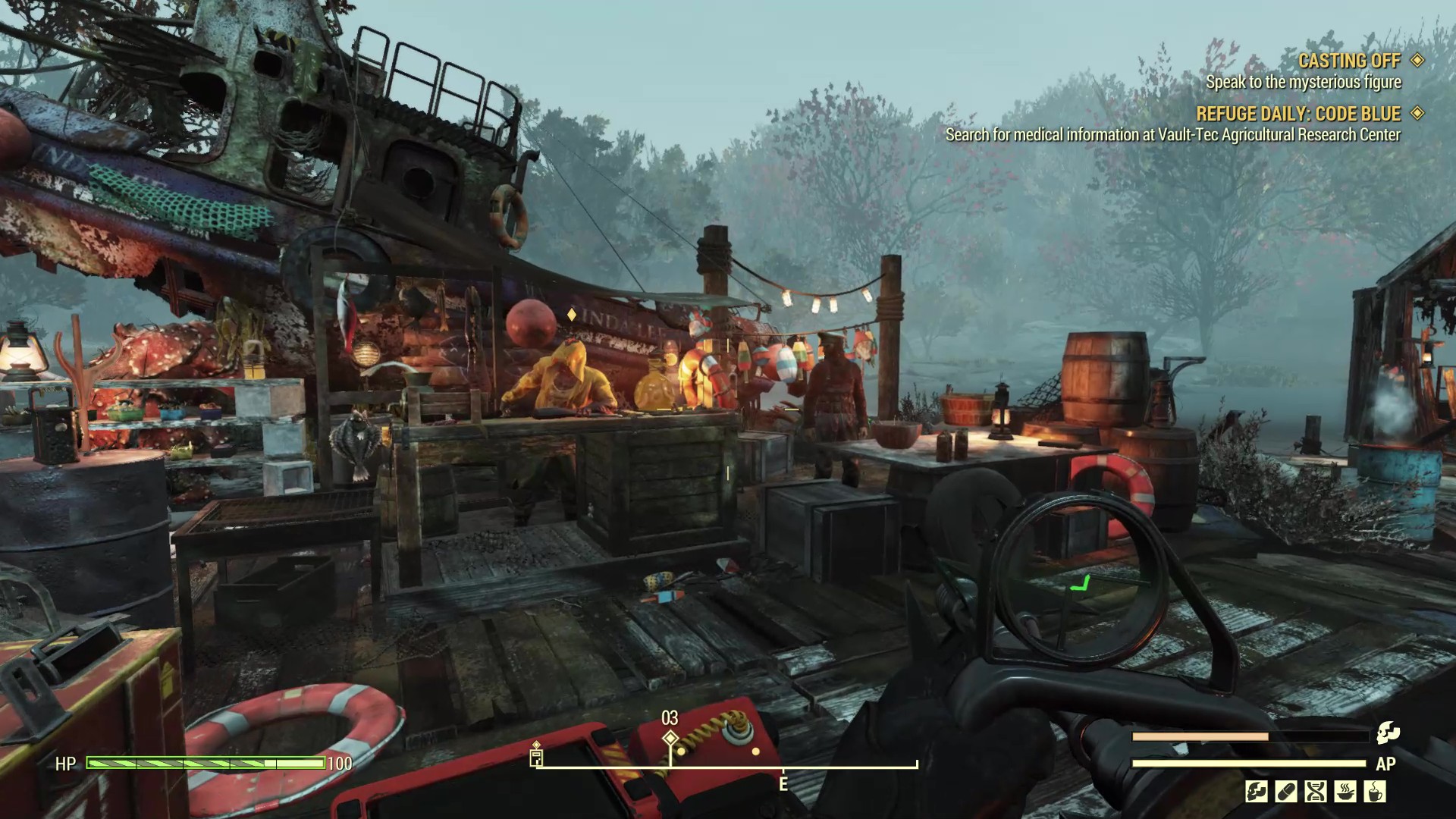Screen dimensions: 1456x819
Task: Click the pill chem effect icon
Action: (x=1286, y=792)
